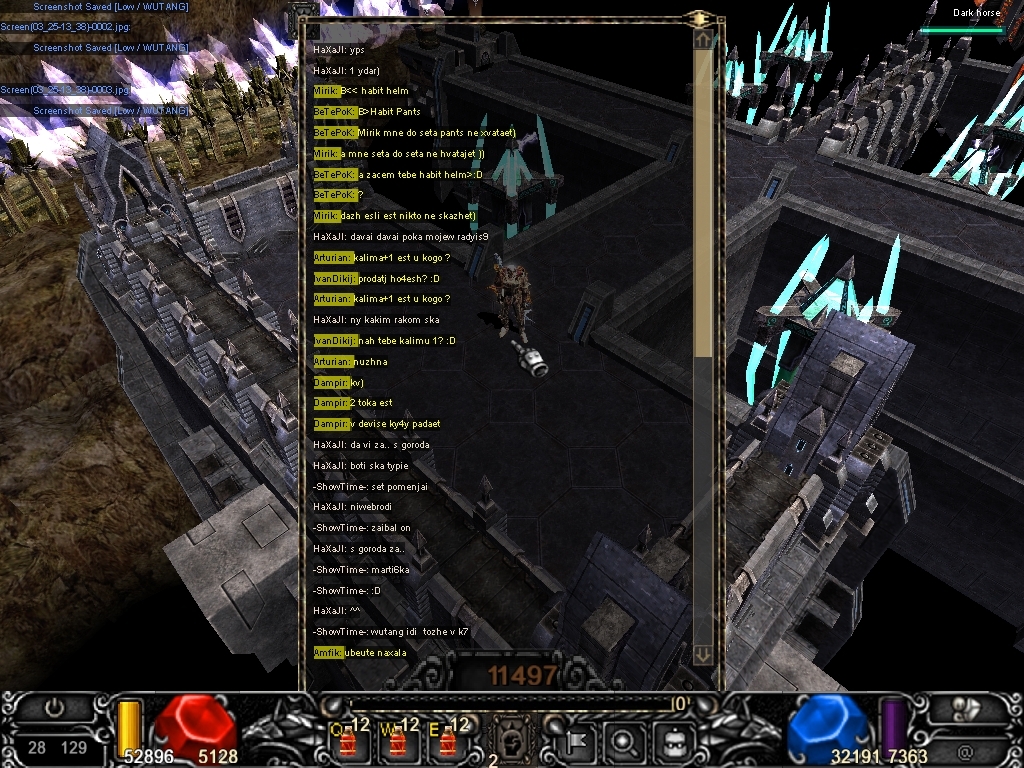Screen dimensions: 1024x768
Task: Use the Q potion slot
Action: click(350, 741)
